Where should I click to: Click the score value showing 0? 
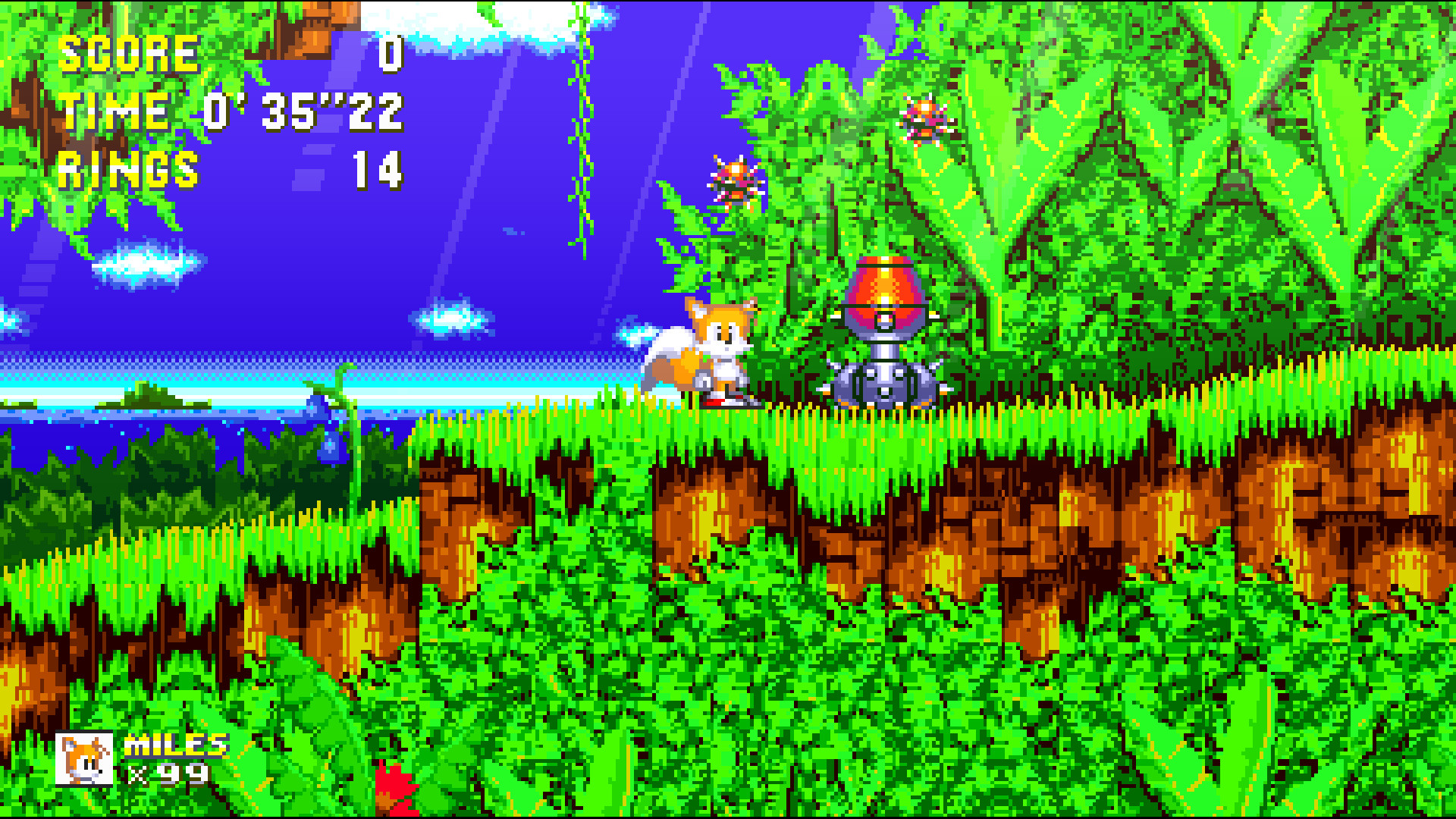389,53
